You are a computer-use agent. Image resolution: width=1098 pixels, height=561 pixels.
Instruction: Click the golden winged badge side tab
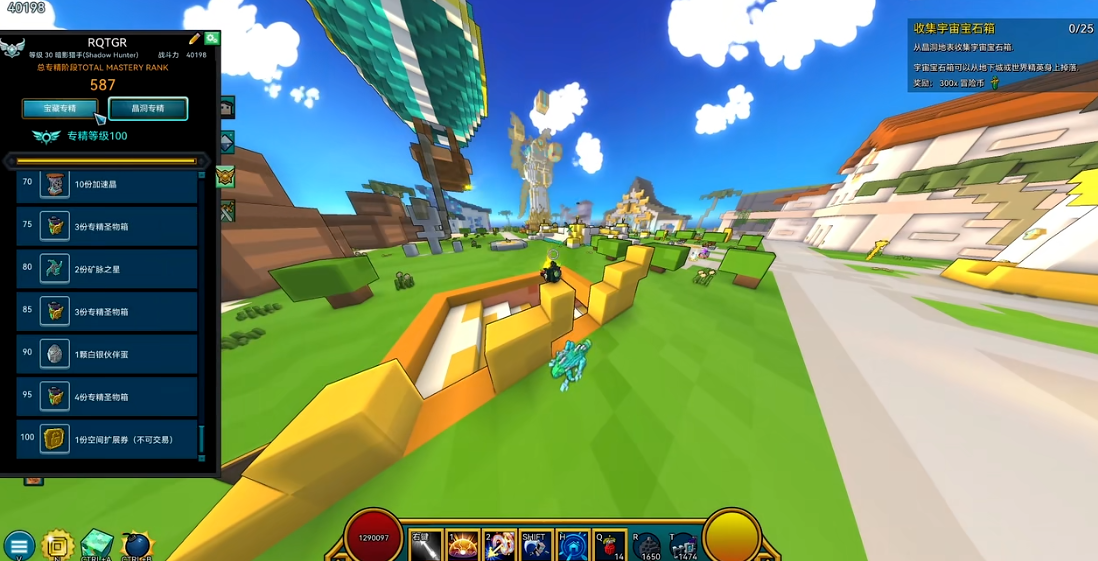(225, 177)
